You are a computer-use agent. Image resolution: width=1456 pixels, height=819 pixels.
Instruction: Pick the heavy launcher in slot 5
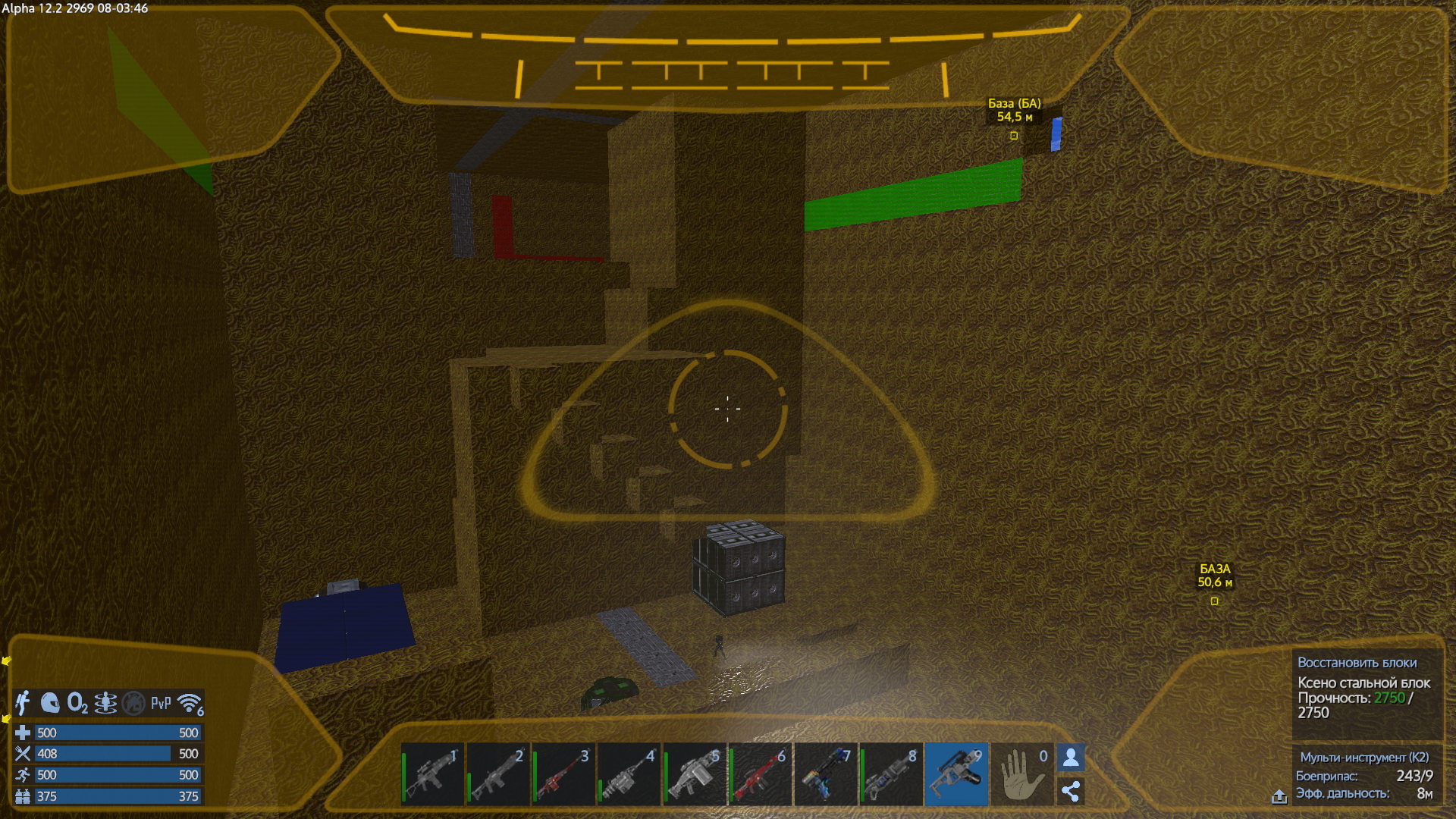[x=695, y=774]
